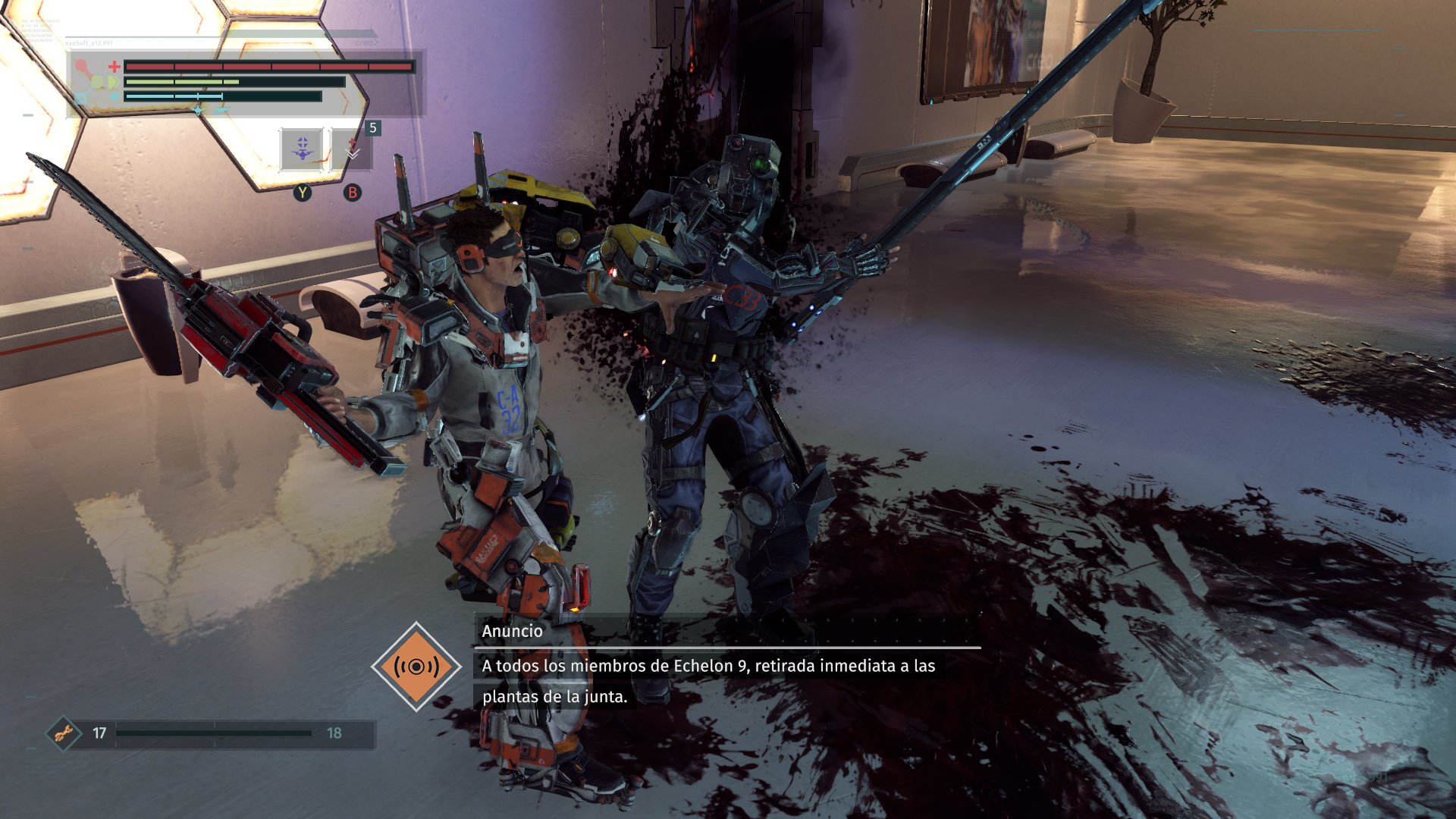1456x819 pixels.
Task: Expand the injectable quantity counter showing 5
Action: [x=372, y=128]
